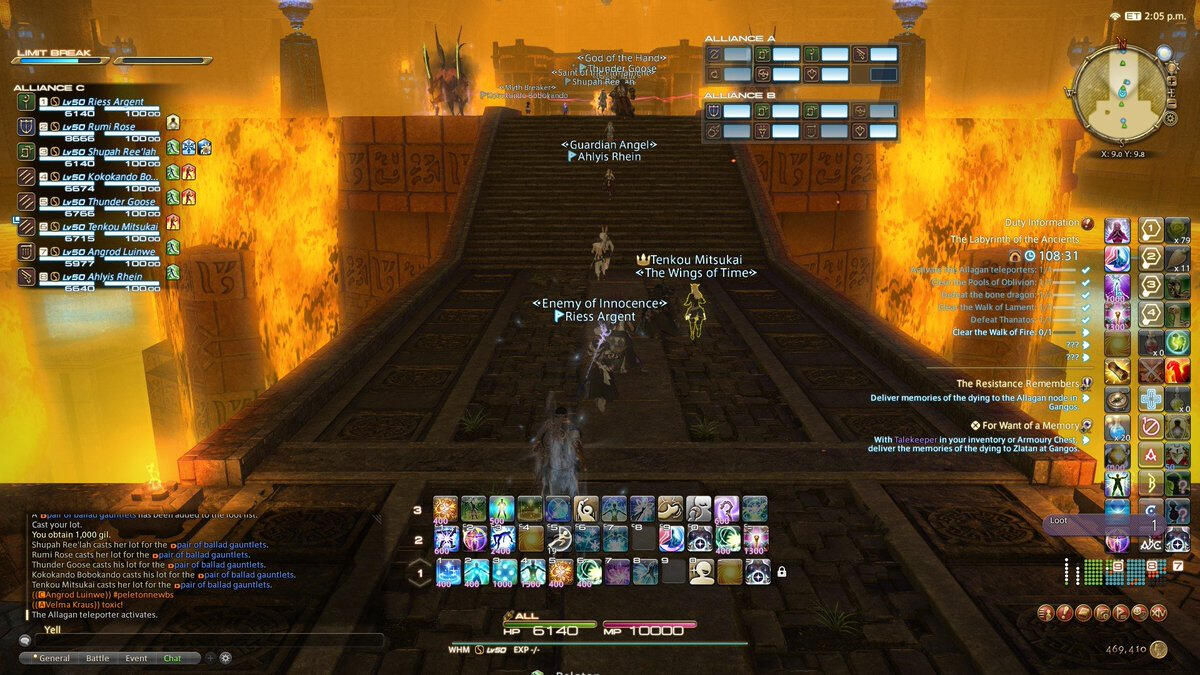Switch to the General chat tab

coord(54,658)
